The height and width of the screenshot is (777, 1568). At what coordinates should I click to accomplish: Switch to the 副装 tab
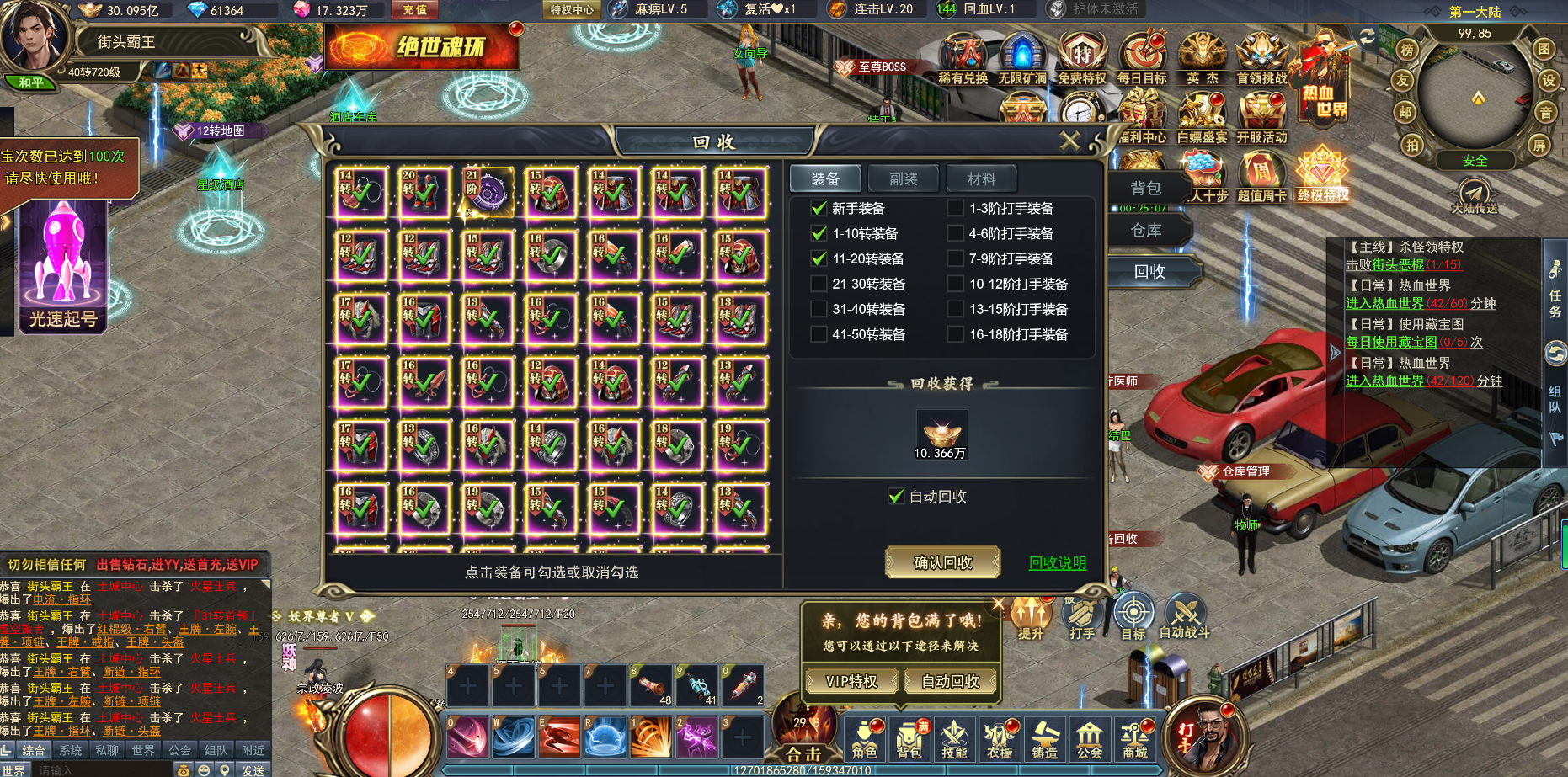(904, 178)
